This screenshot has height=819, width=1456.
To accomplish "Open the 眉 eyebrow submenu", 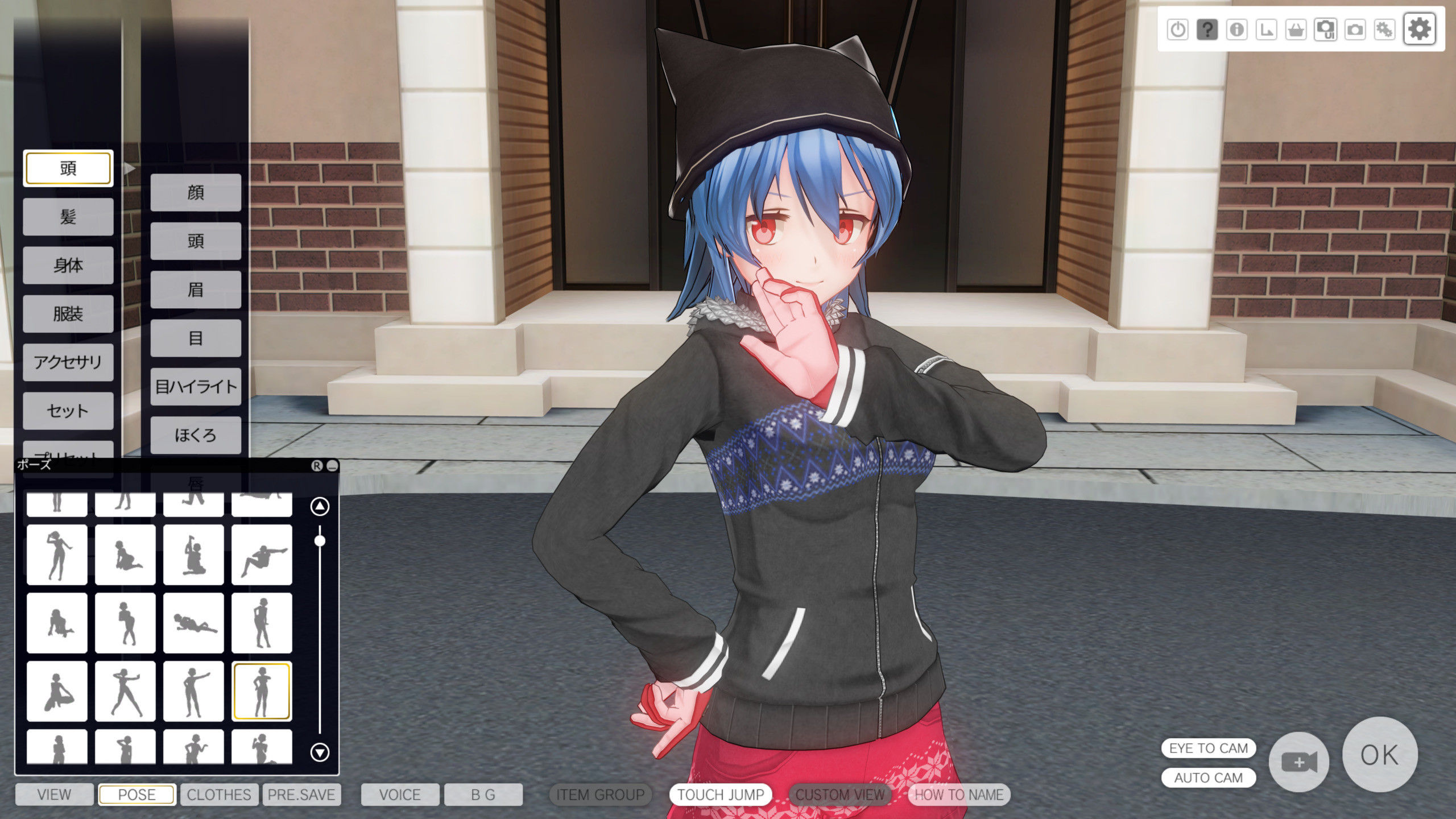I will (196, 290).
